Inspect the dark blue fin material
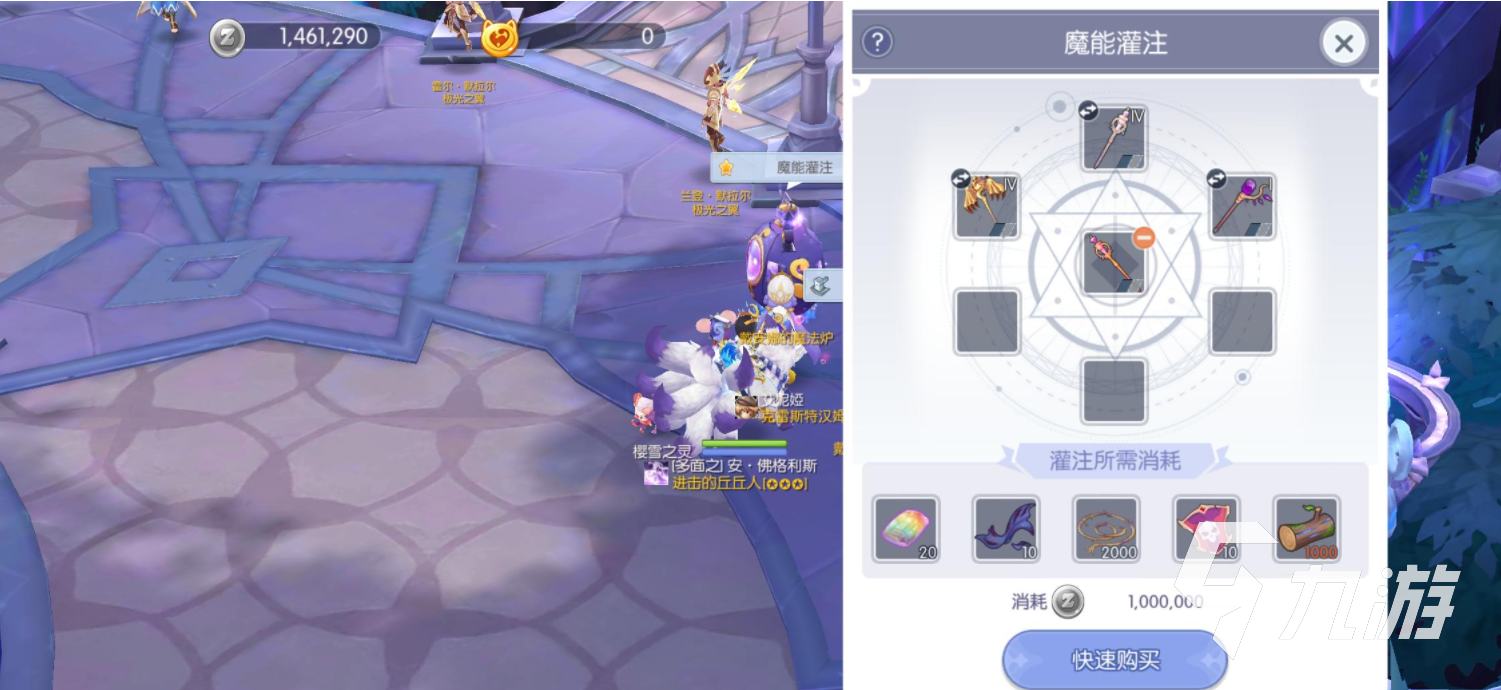The width and height of the screenshot is (1501, 690). tap(1005, 529)
